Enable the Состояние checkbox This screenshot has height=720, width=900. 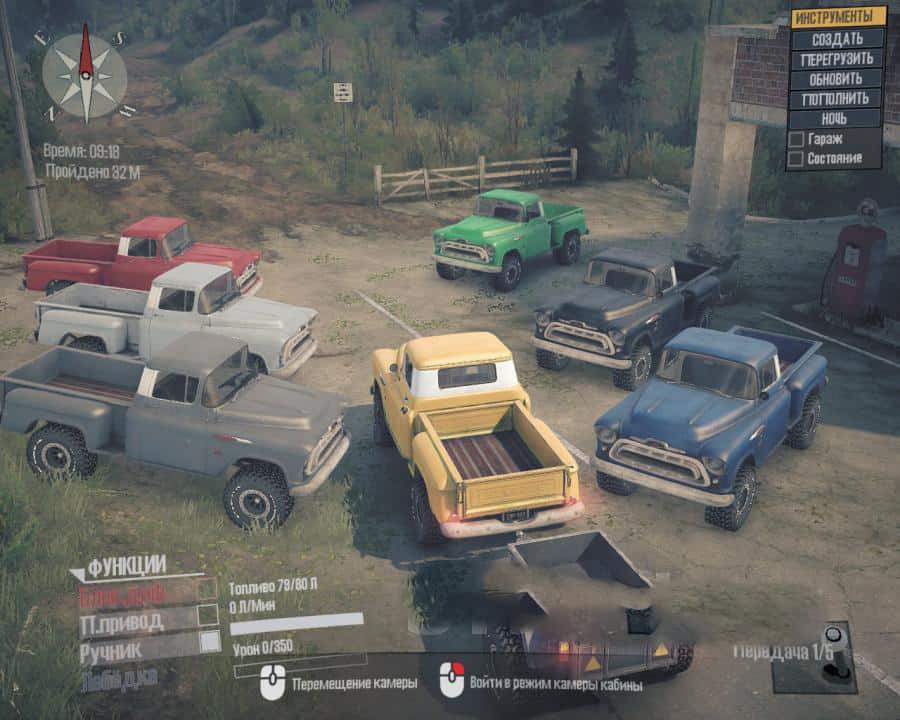796,158
